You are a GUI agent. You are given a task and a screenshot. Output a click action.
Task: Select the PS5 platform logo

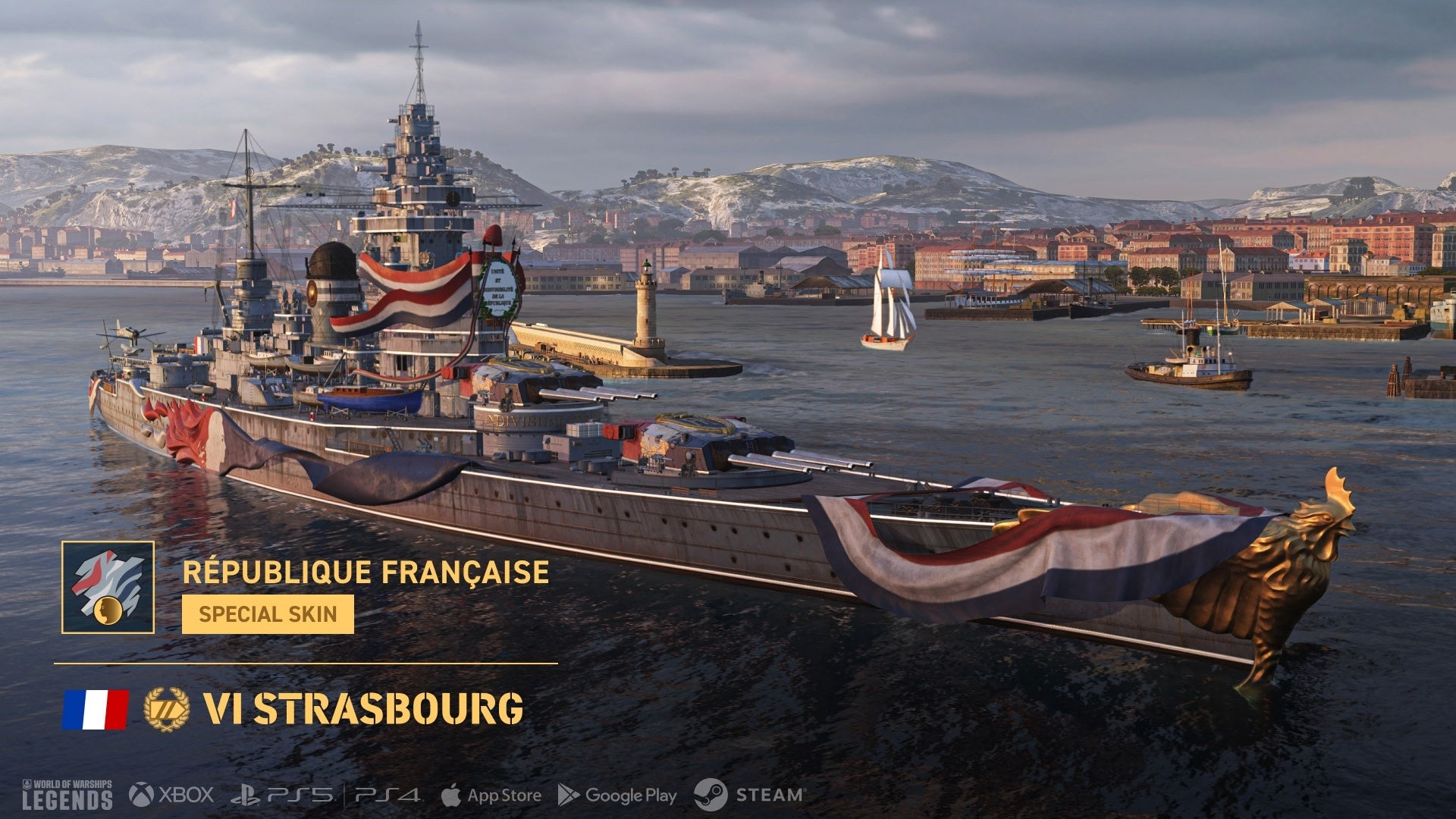282,795
